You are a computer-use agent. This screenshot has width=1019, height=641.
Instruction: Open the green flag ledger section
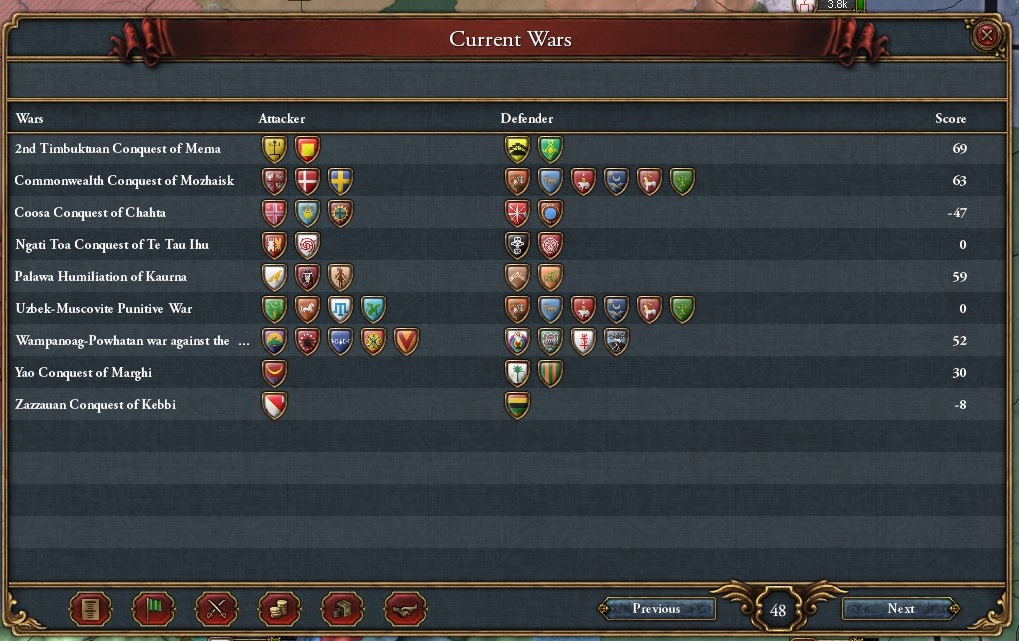tap(153, 608)
